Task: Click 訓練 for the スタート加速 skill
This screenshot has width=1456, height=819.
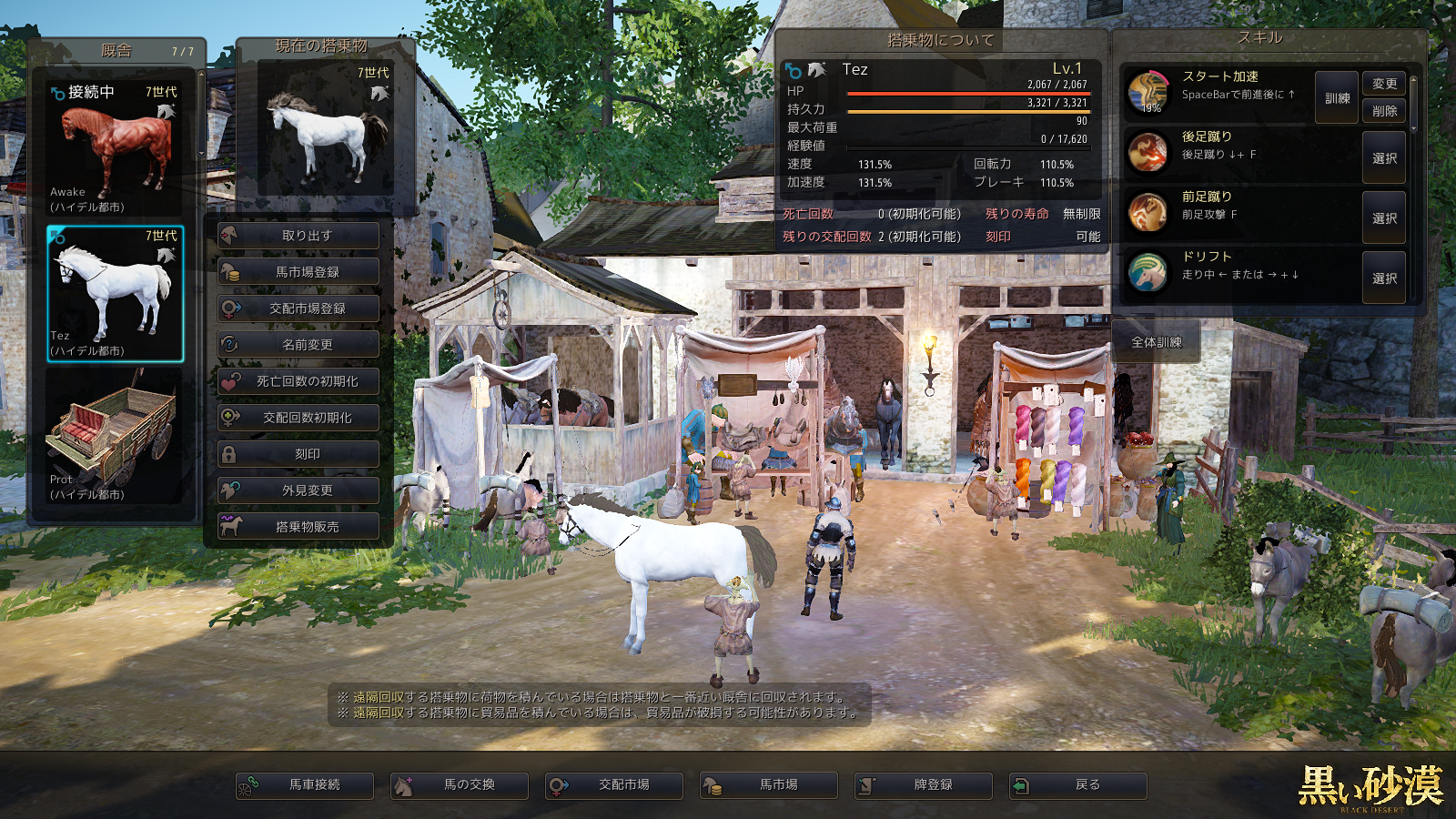Action: [x=1337, y=98]
